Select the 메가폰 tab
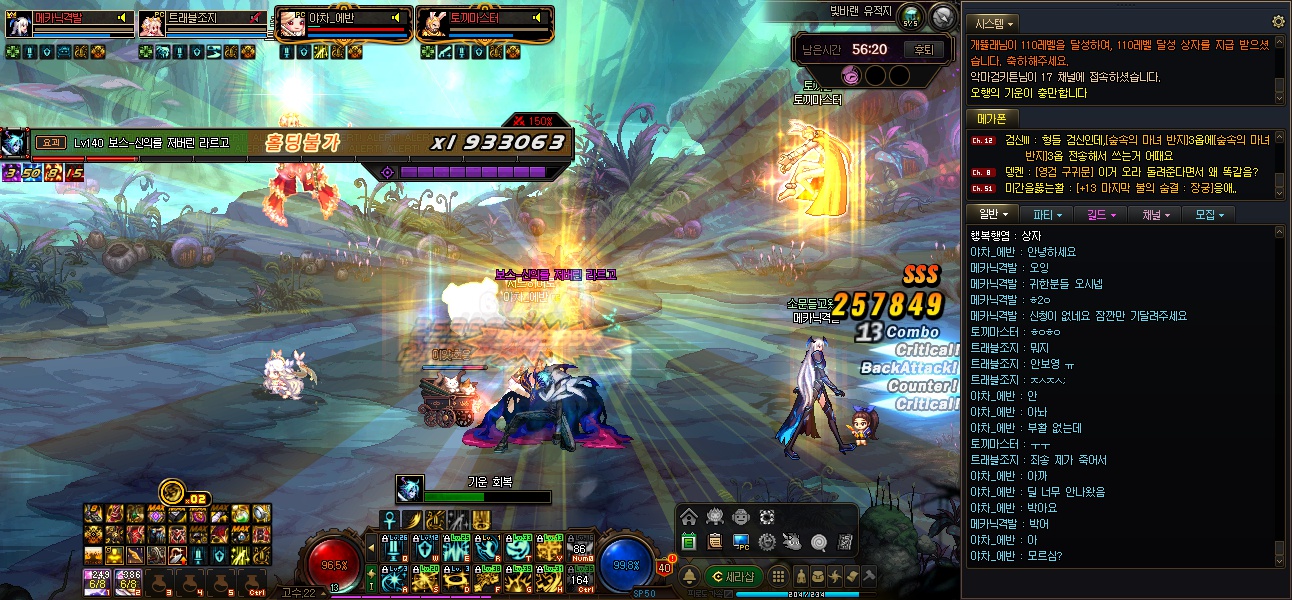Viewport: 1292px width, 600px height. (991, 118)
